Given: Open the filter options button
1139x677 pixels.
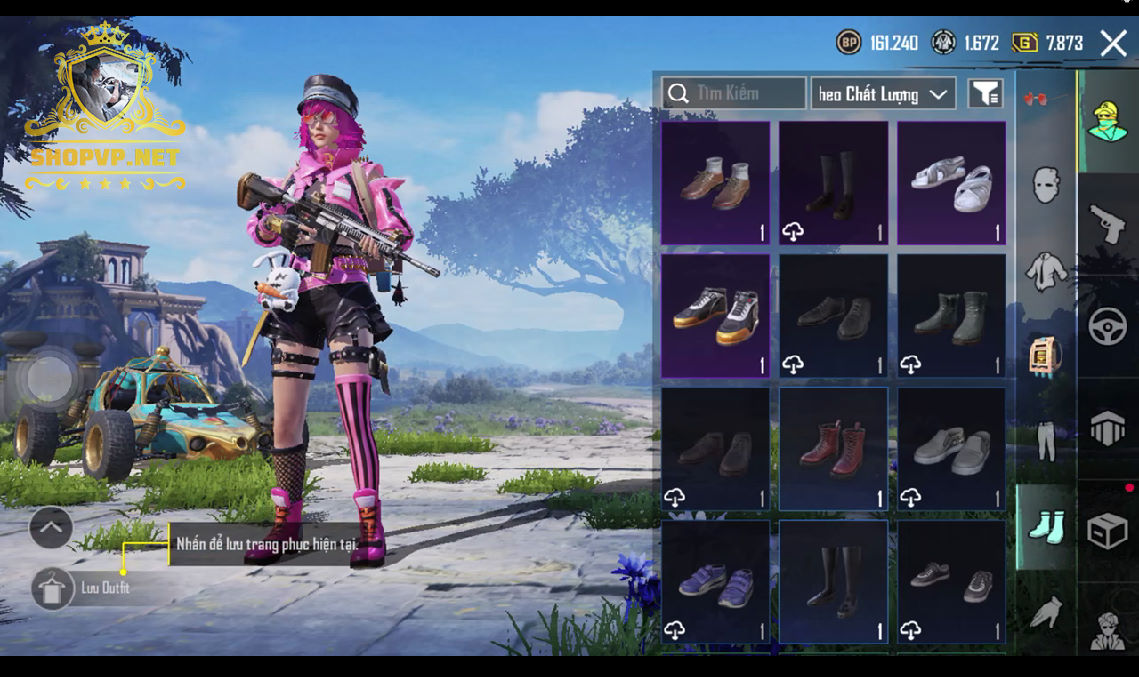Looking at the screenshot, I should (985, 94).
